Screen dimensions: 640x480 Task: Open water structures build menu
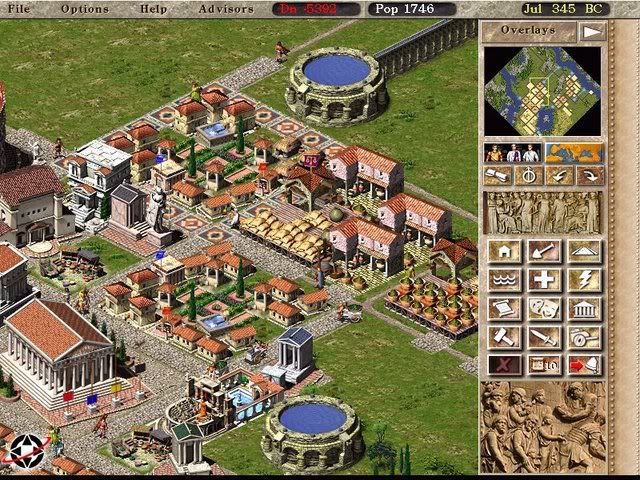(x=503, y=279)
